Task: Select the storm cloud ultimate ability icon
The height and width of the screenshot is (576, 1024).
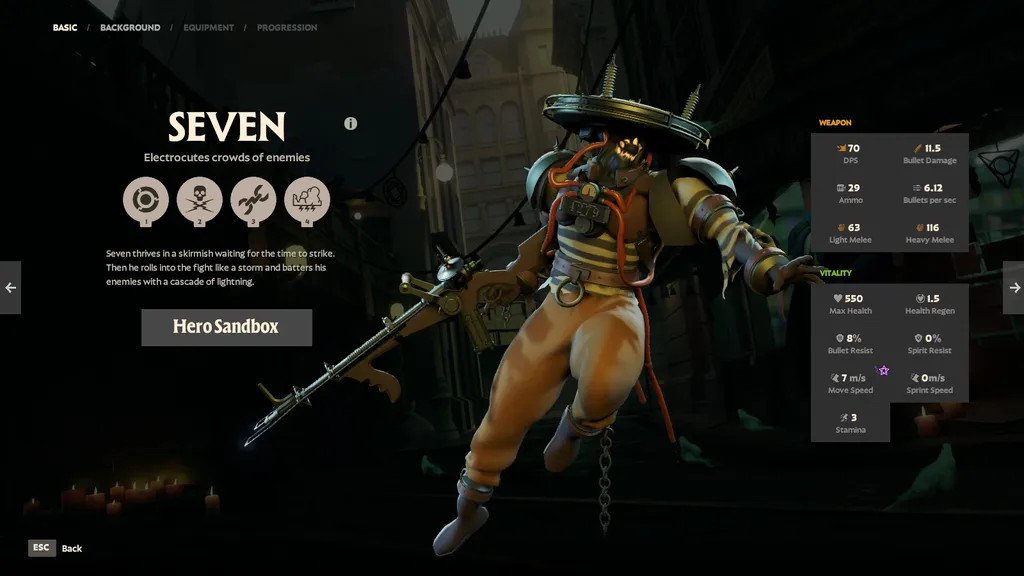Action: coord(307,199)
